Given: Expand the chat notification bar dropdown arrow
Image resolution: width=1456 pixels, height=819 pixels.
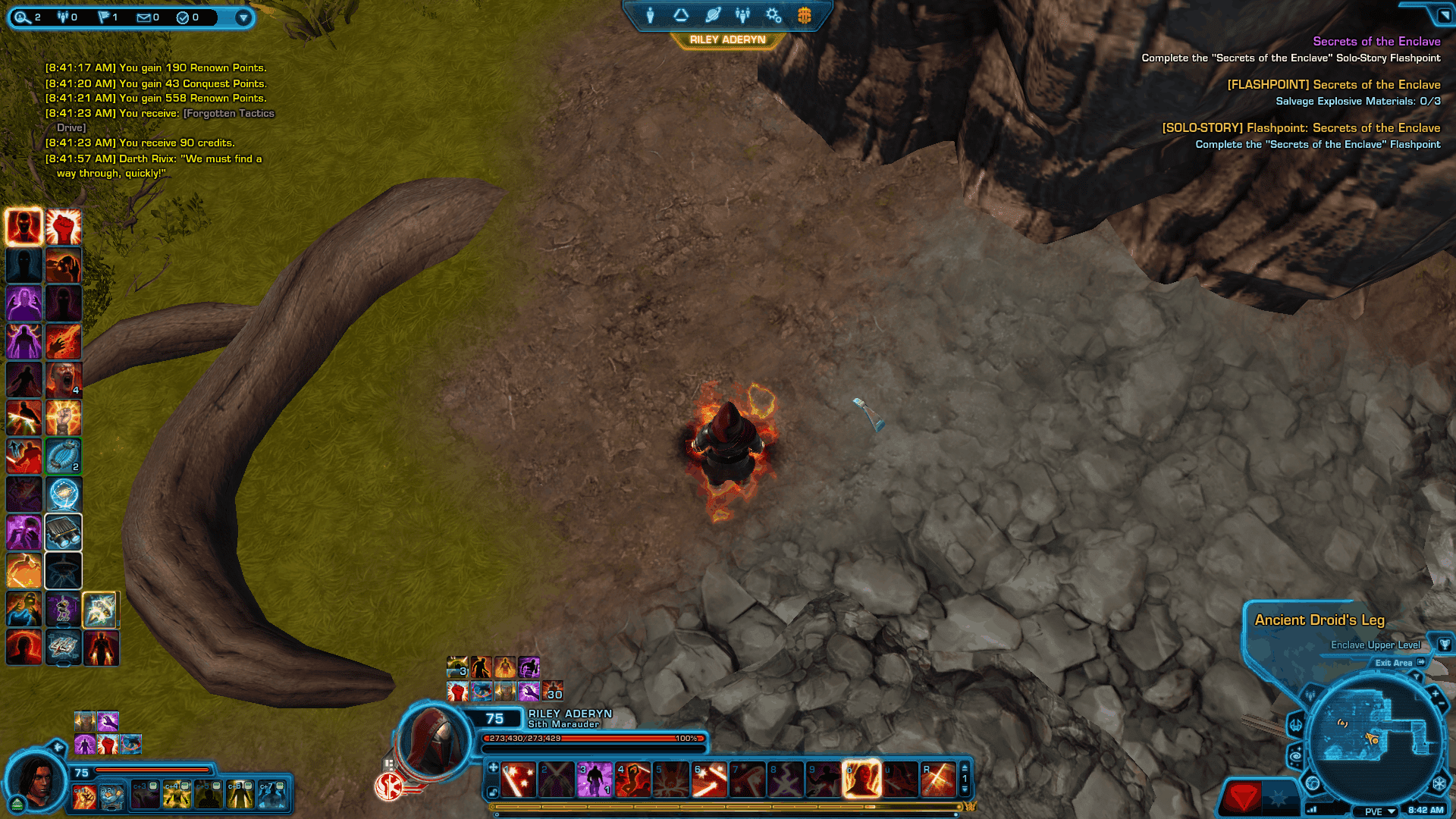Looking at the screenshot, I should click(244, 17).
